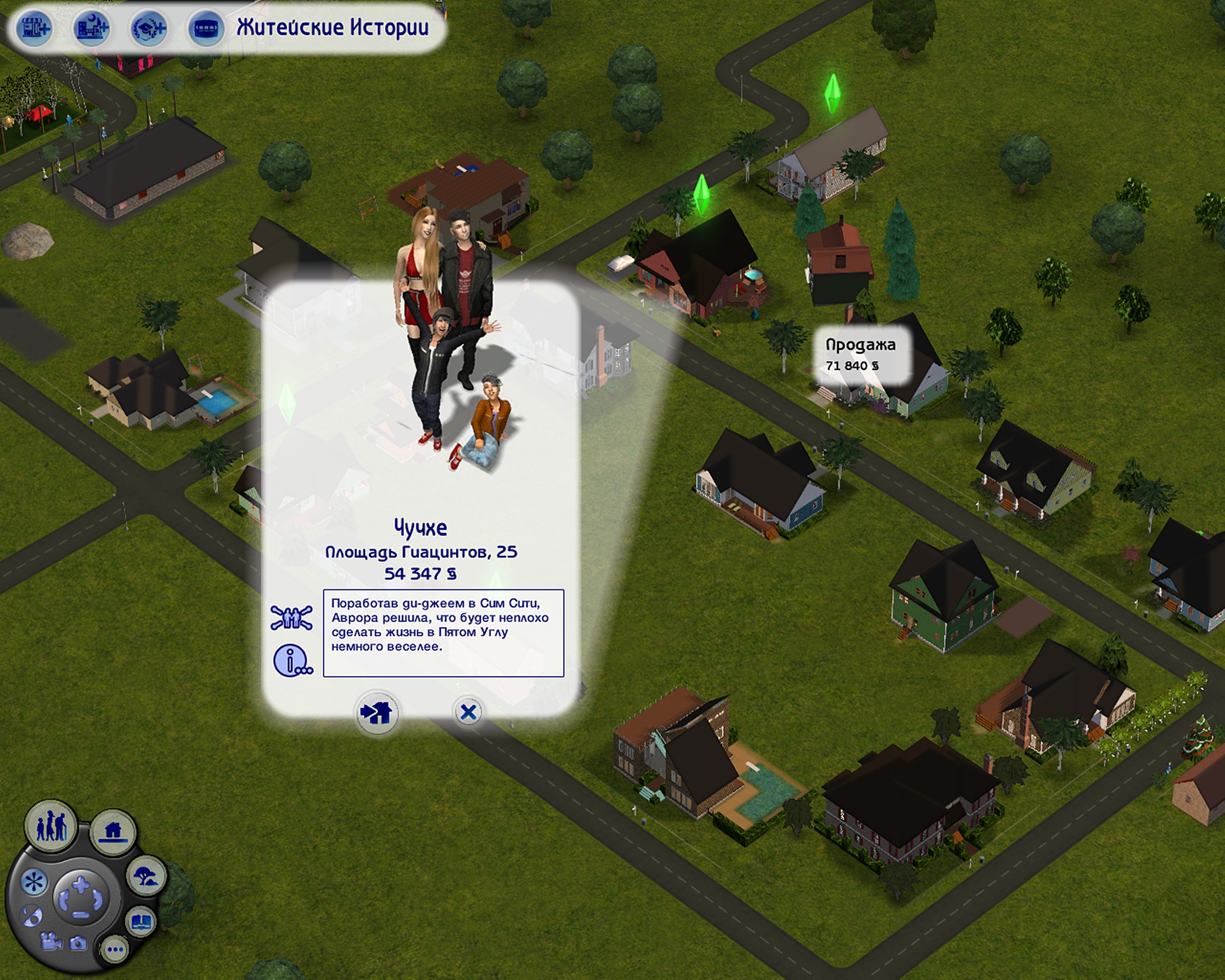Open the university graduation cap add button

(149, 28)
